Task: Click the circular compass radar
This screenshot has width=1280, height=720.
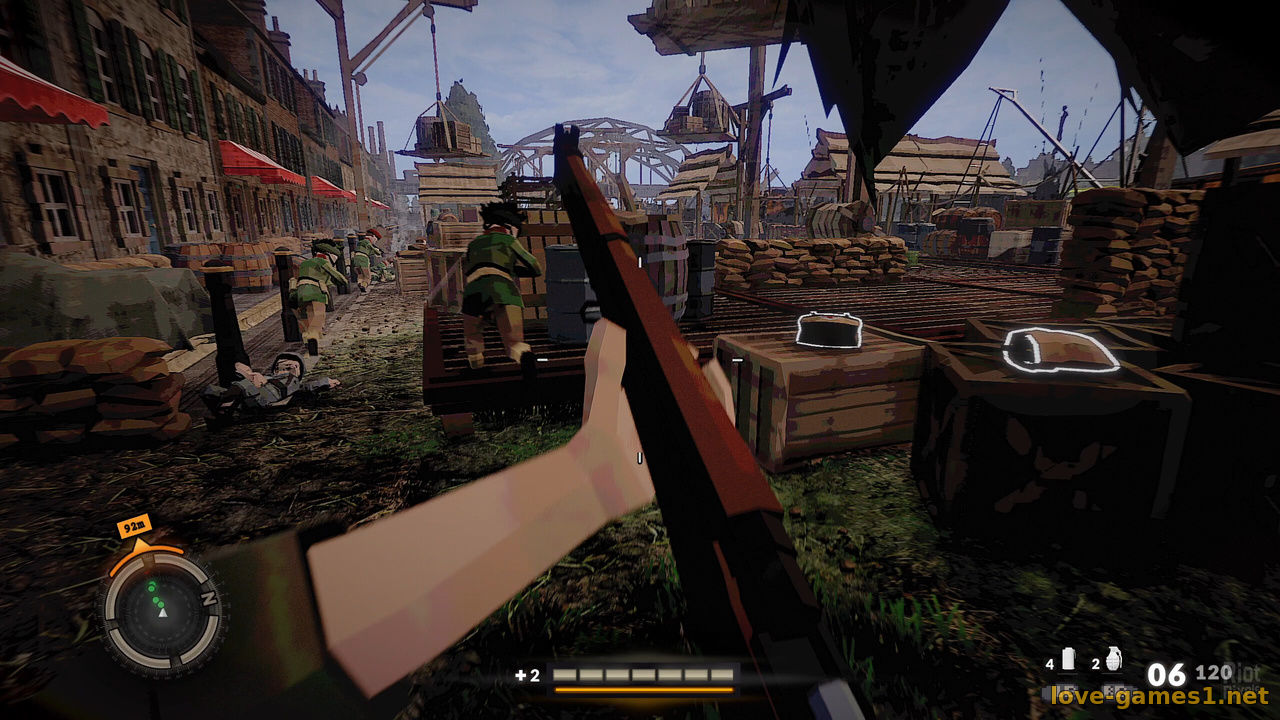Action: 160,612
